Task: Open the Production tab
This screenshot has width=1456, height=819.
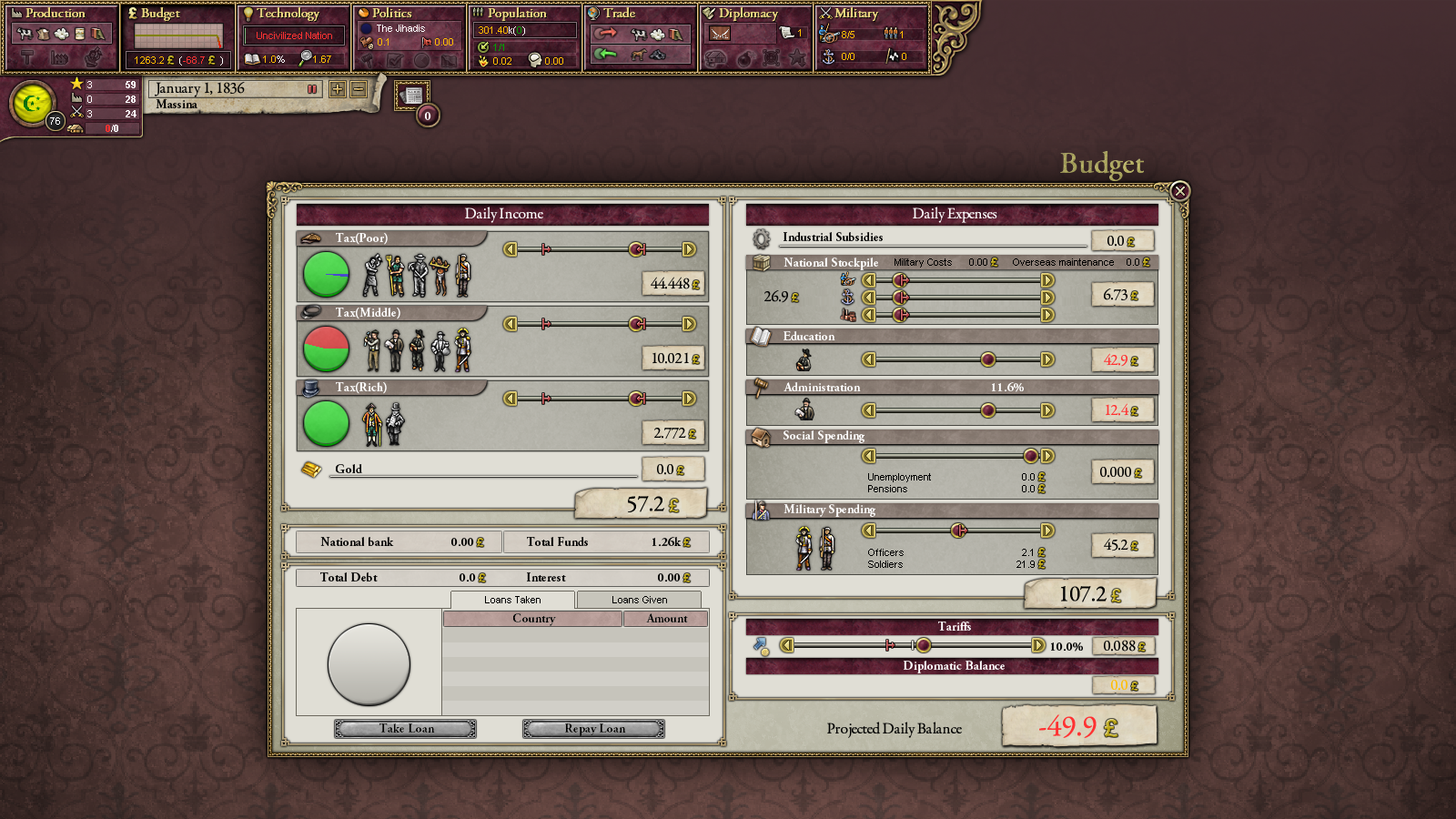Action: point(55,14)
